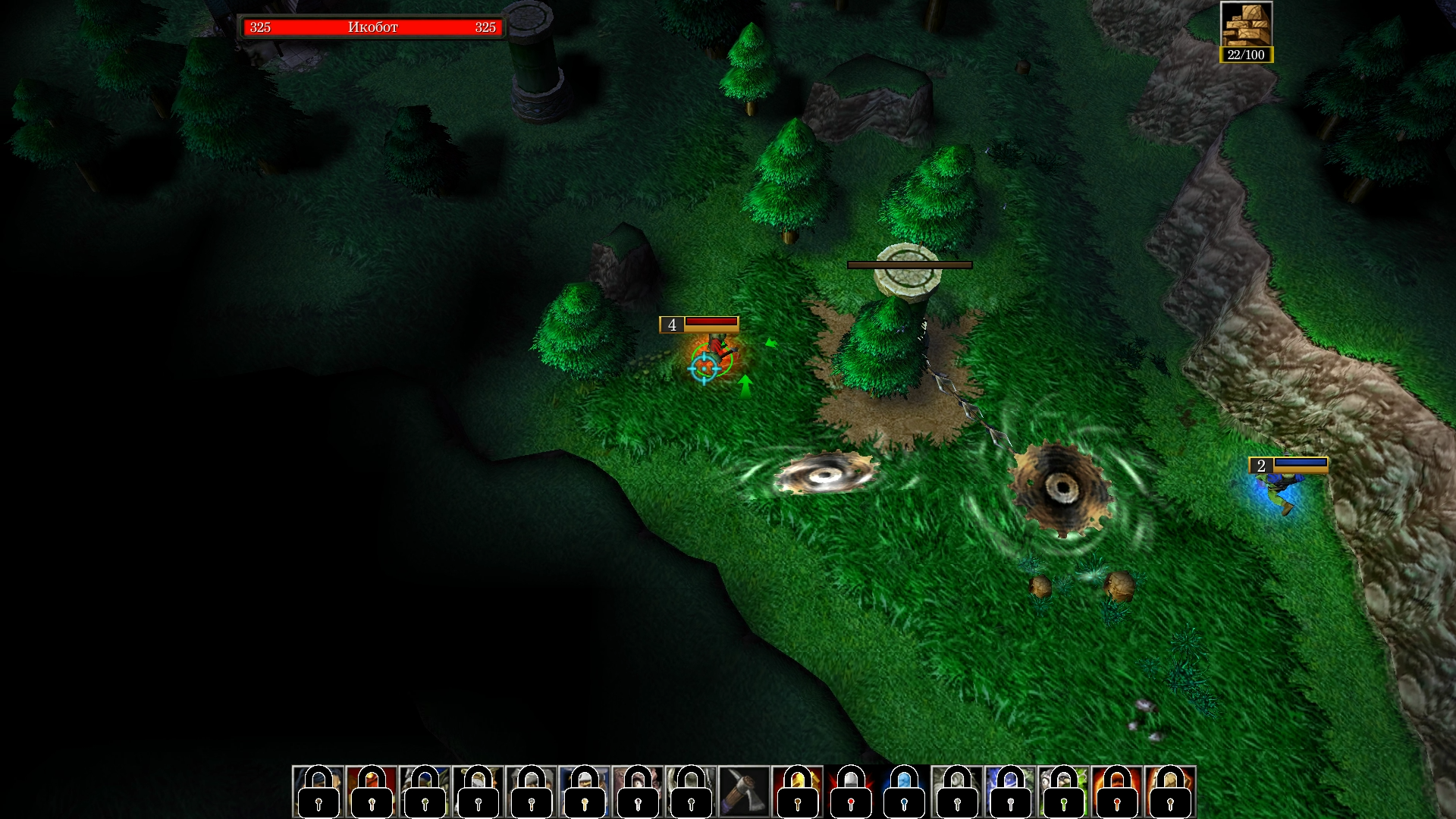Screen dimensions: 1456x819
Task: Click the locked slot with red starburst background
Action: coord(851,792)
